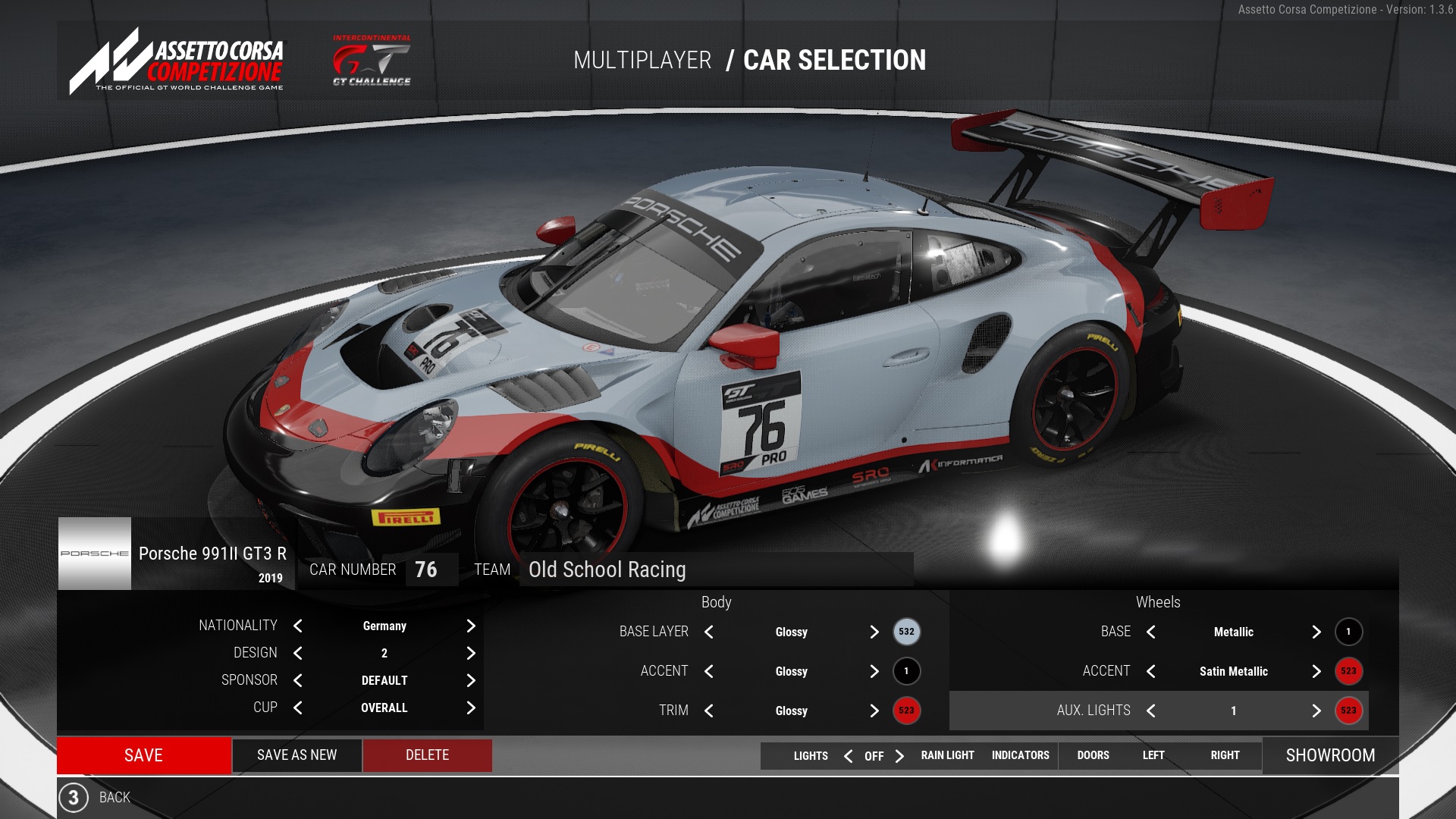1456x819 pixels.
Task: Choose Save As New
Action: [x=297, y=755]
